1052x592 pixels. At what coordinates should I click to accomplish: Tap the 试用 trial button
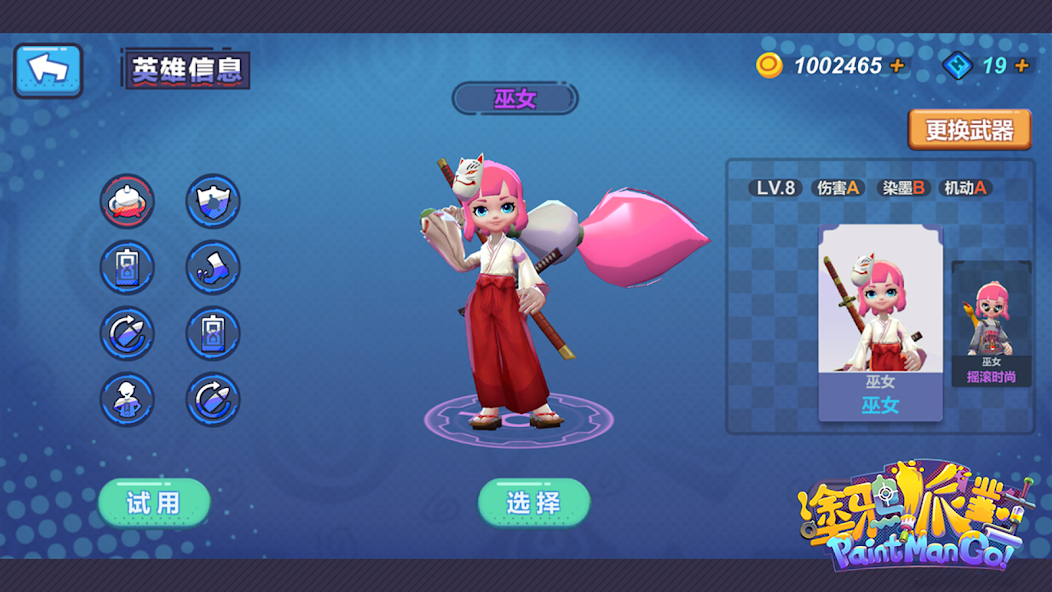pyautogui.click(x=154, y=502)
